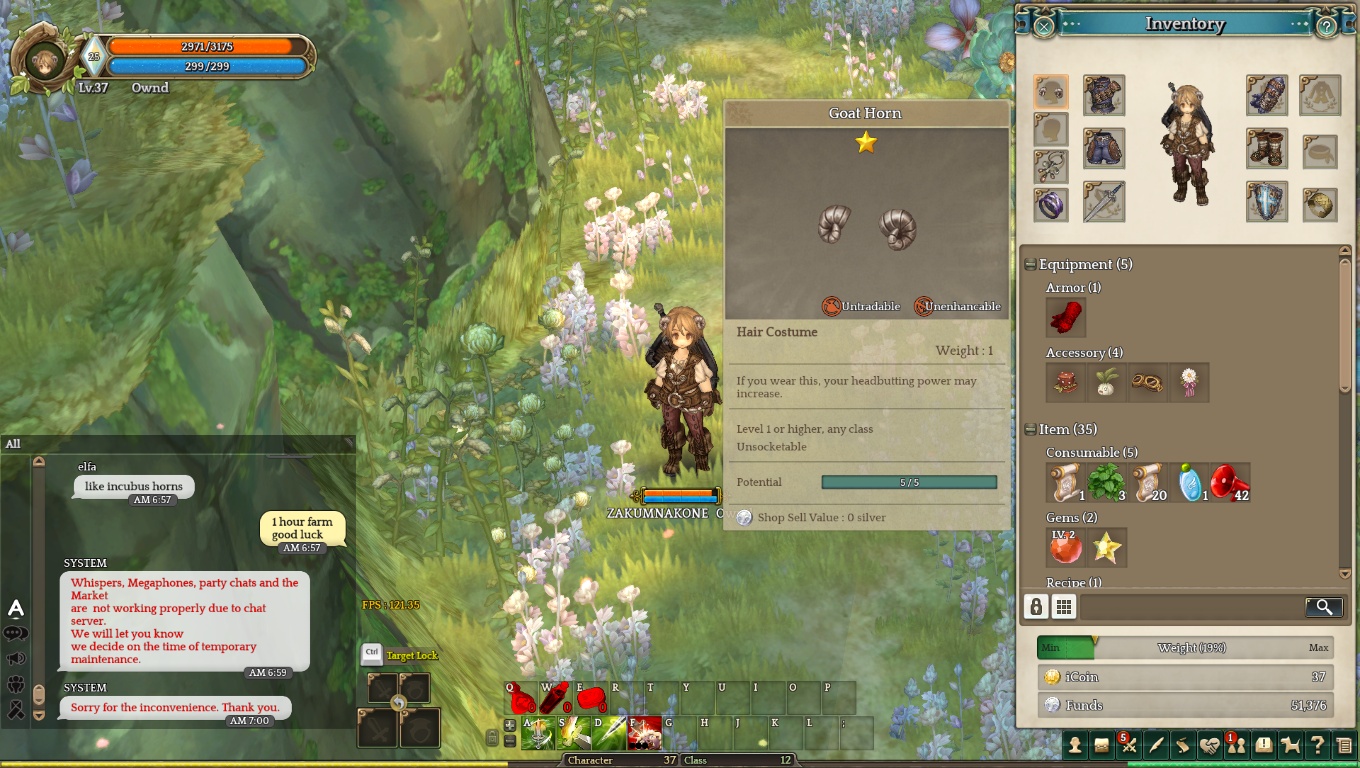Use the red megaphone consumable stack
1360x768 pixels.
click(1229, 482)
